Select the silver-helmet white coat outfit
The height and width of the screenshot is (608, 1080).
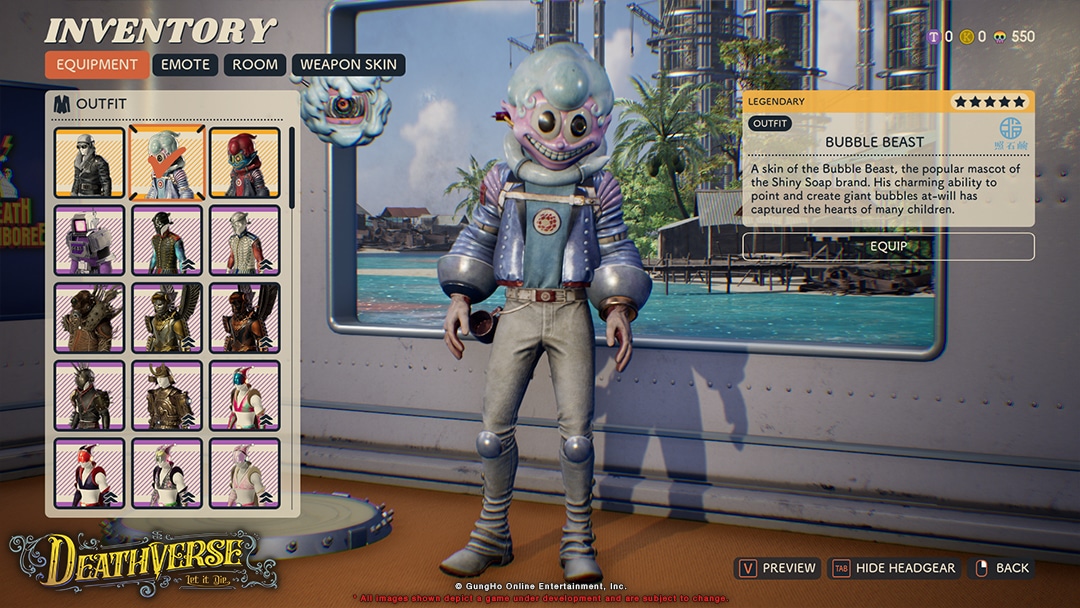[x=245, y=240]
